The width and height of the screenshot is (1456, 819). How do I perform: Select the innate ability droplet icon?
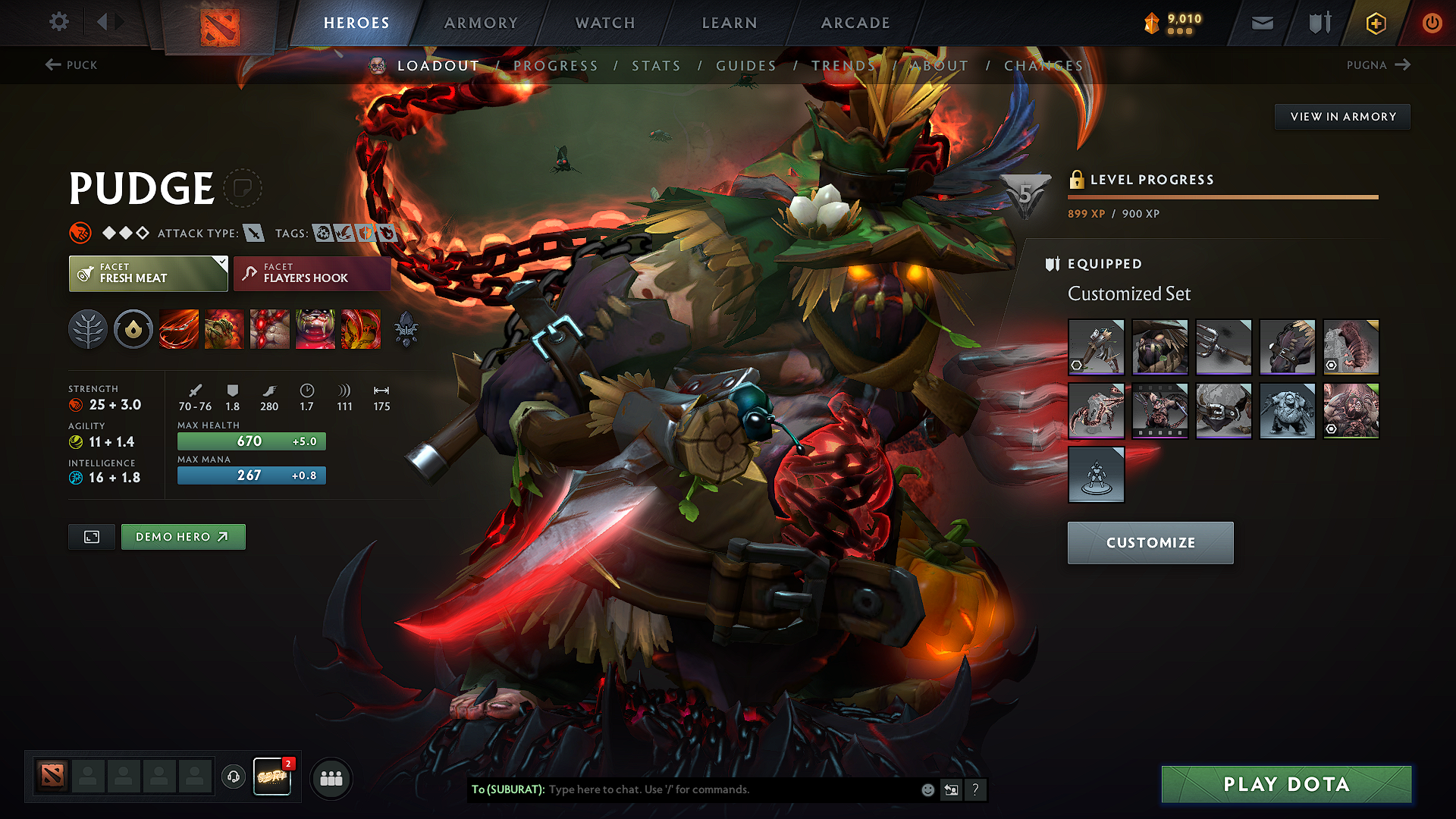click(x=133, y=329)
